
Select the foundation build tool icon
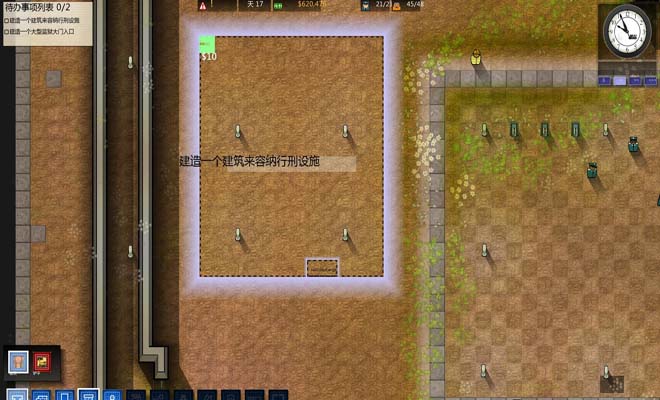point(18,361)
